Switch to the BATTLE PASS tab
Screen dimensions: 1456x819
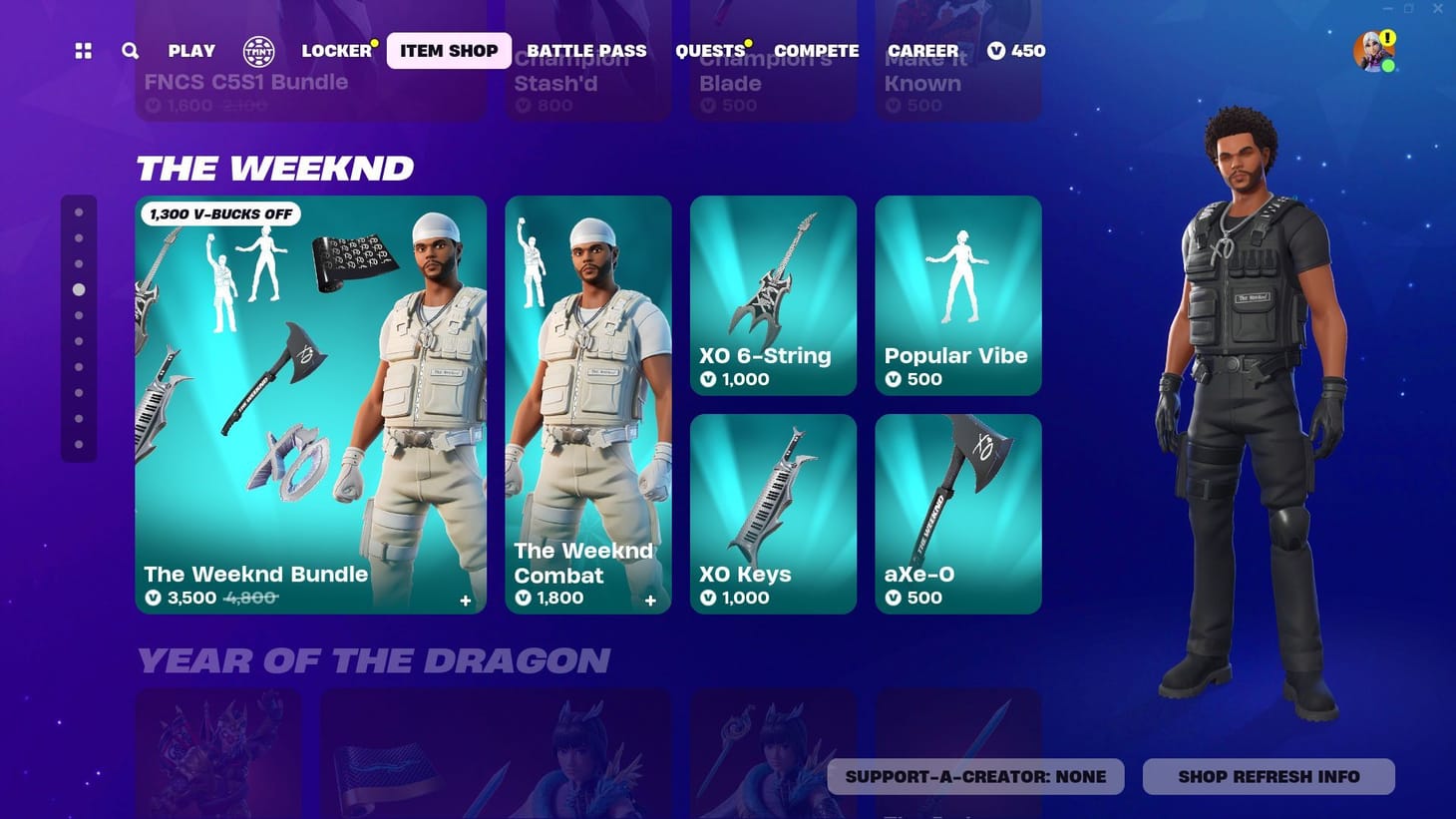coord(585,50)
